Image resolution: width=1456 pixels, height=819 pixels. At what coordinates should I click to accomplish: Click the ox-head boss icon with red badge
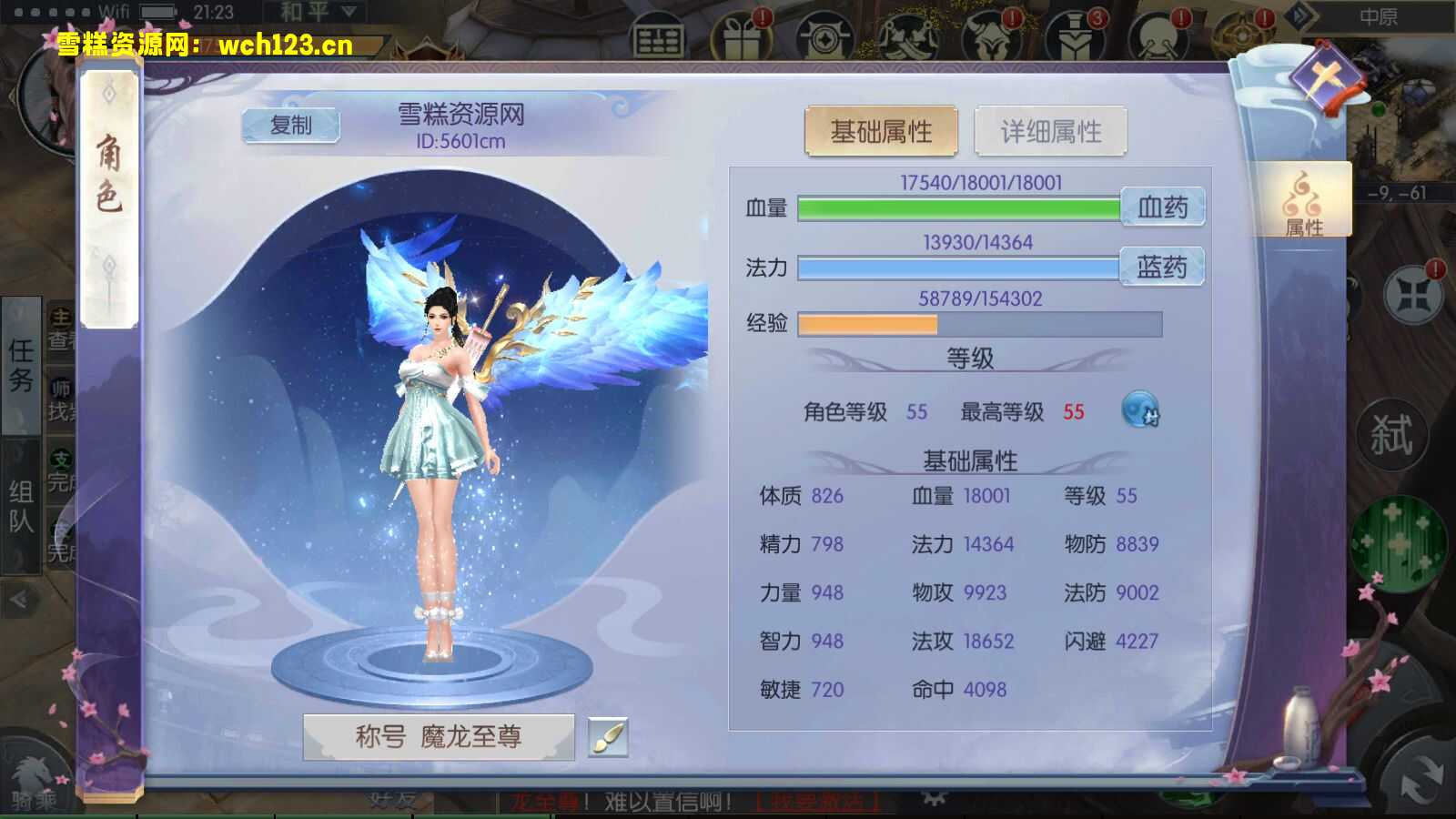pos(990,36)
